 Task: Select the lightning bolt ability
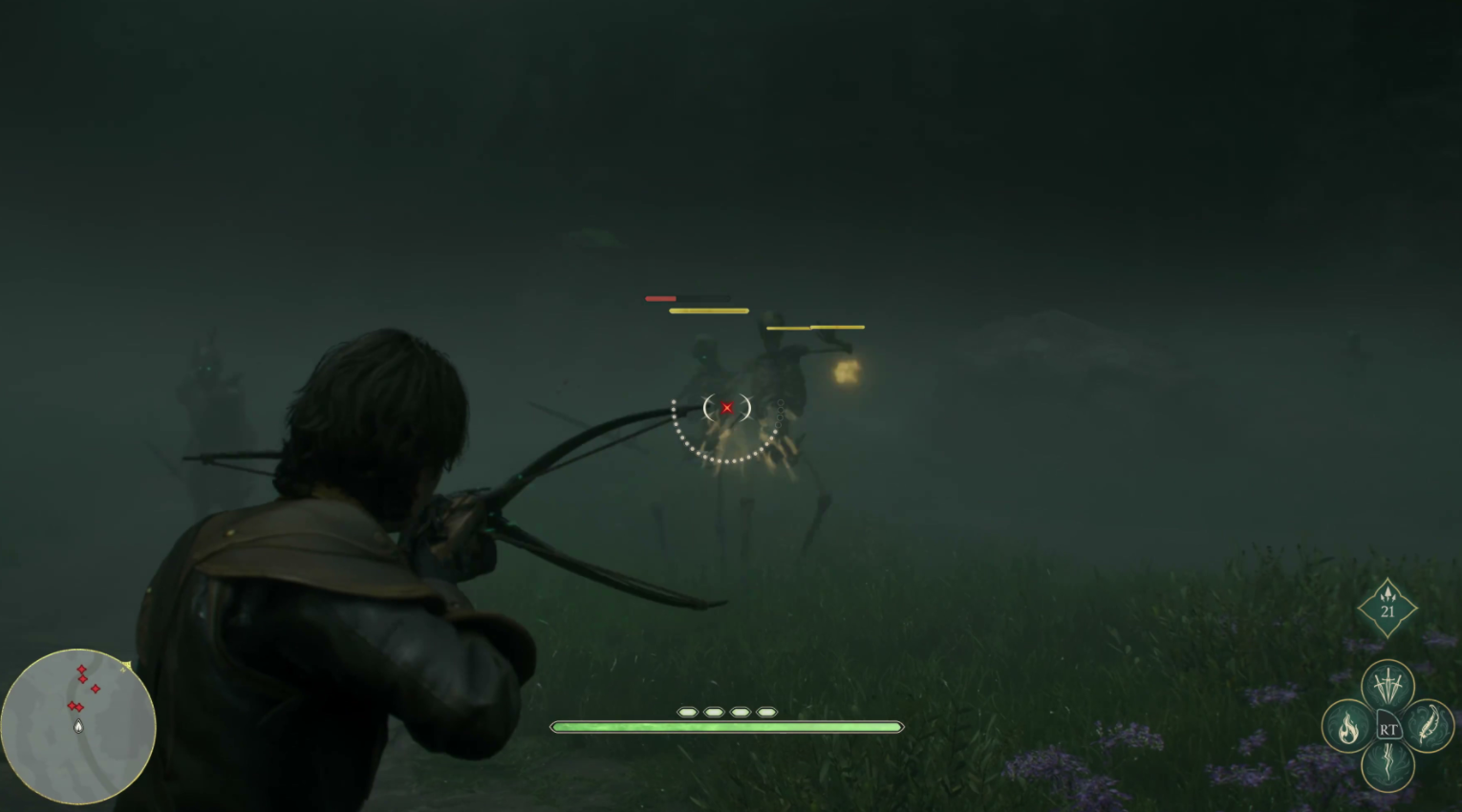(x=1387, y=765)
